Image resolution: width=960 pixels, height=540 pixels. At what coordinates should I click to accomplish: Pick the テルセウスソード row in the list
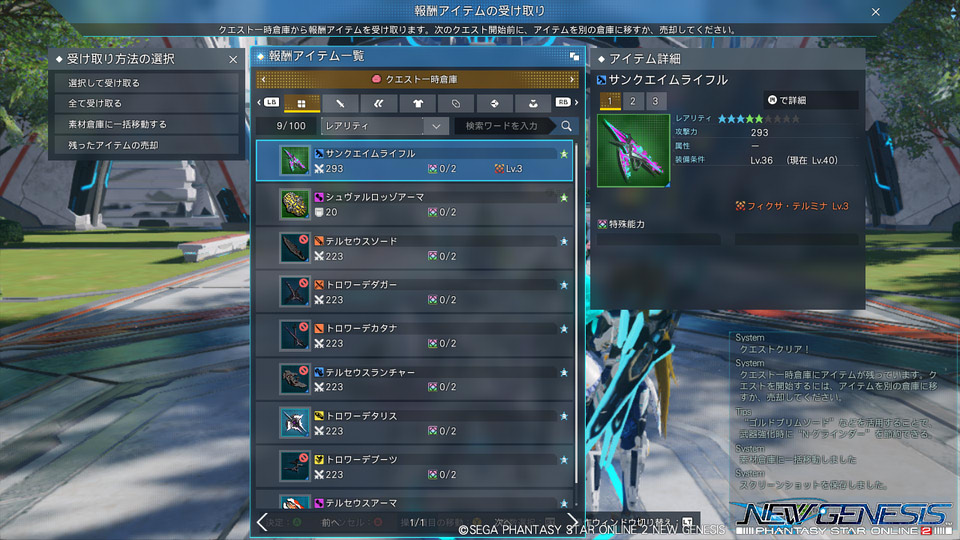(x=415, y=249)
